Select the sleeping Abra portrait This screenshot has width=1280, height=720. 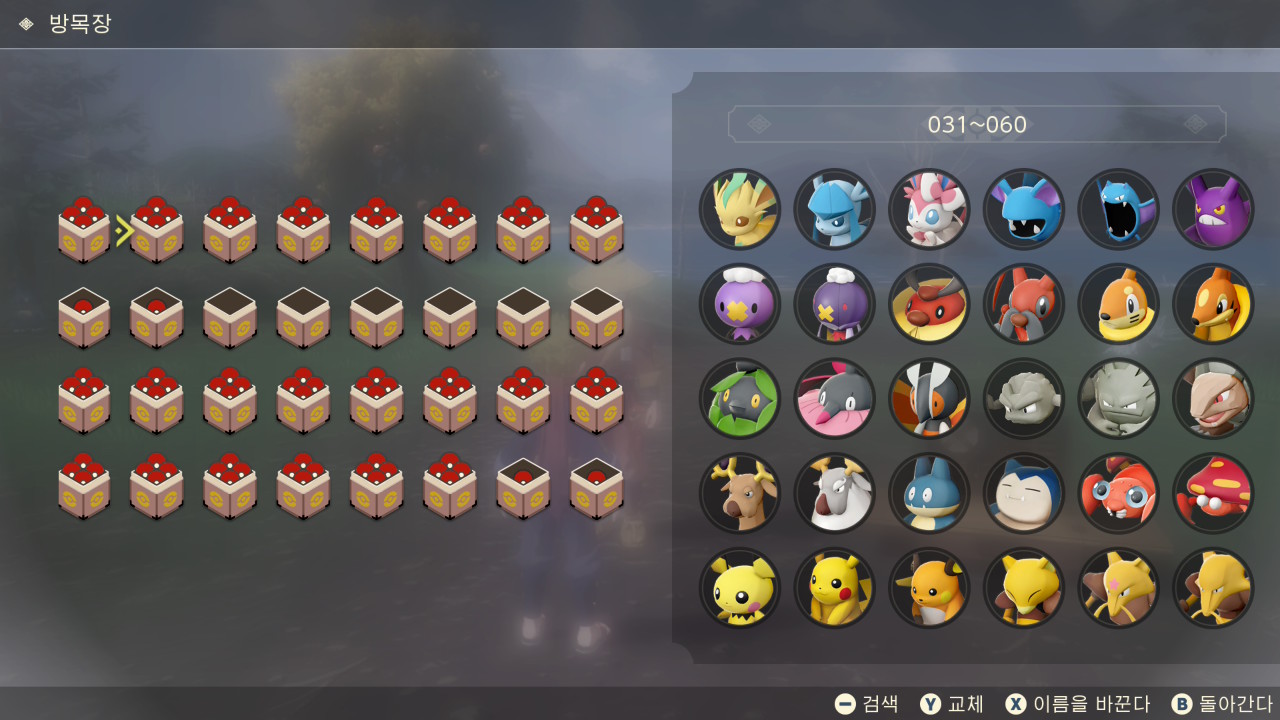pyautogui.click(x=1024, y=588)
